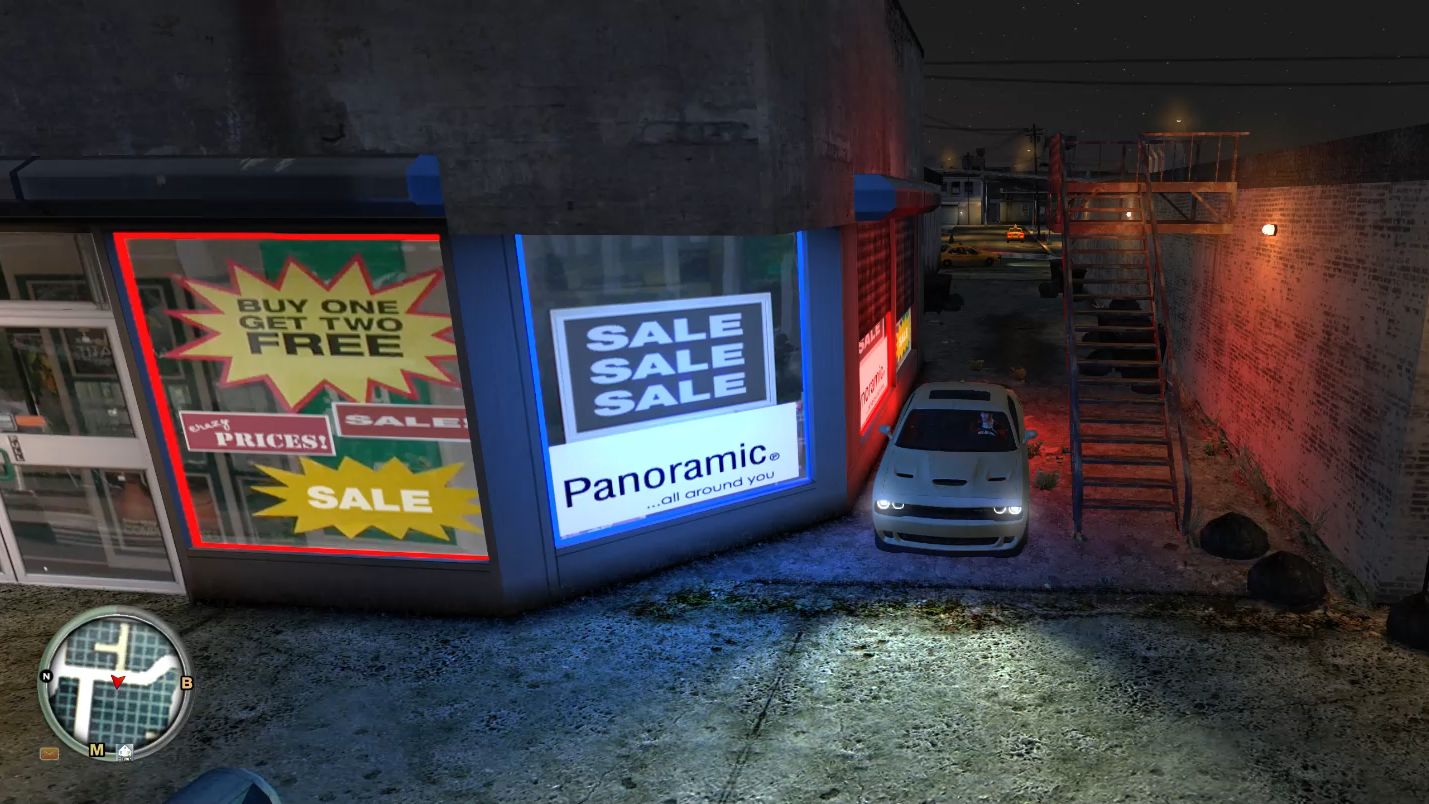Click the N compass marker on the minimap
The width and height of the screenshot is (1429, 804).
(45, 675)
